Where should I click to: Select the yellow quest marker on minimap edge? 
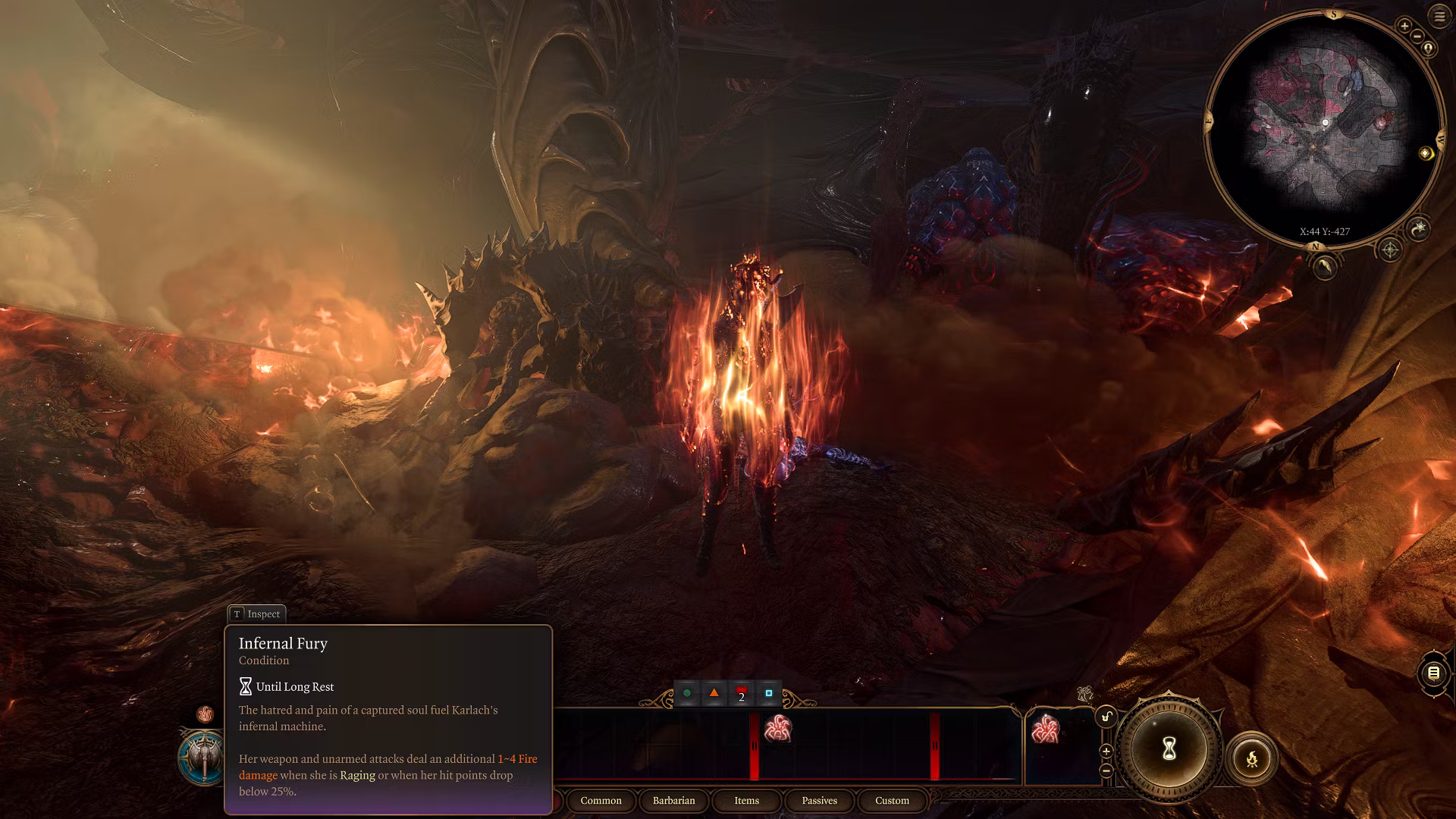tap(1426, 154)
